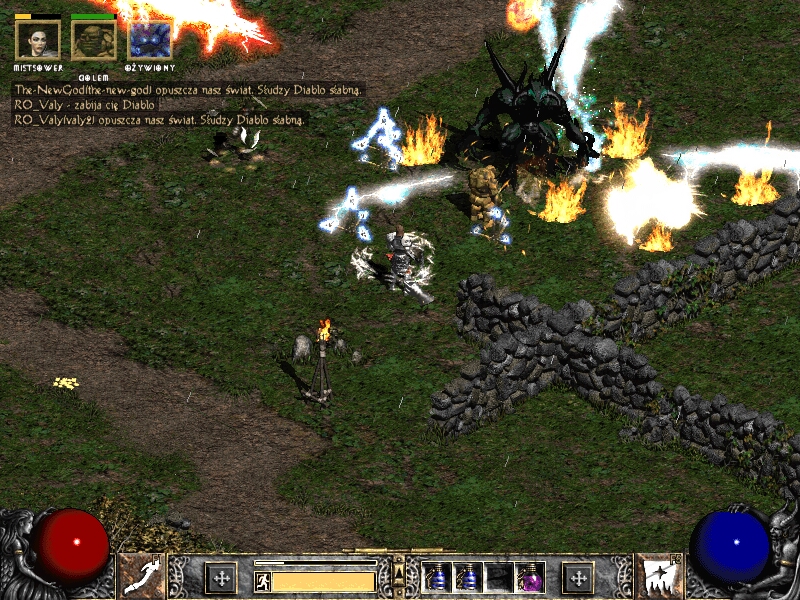Use the purple rejuvenation potion in belt
The width and height of the screenshot is (800, 600).
click(528, 577)
